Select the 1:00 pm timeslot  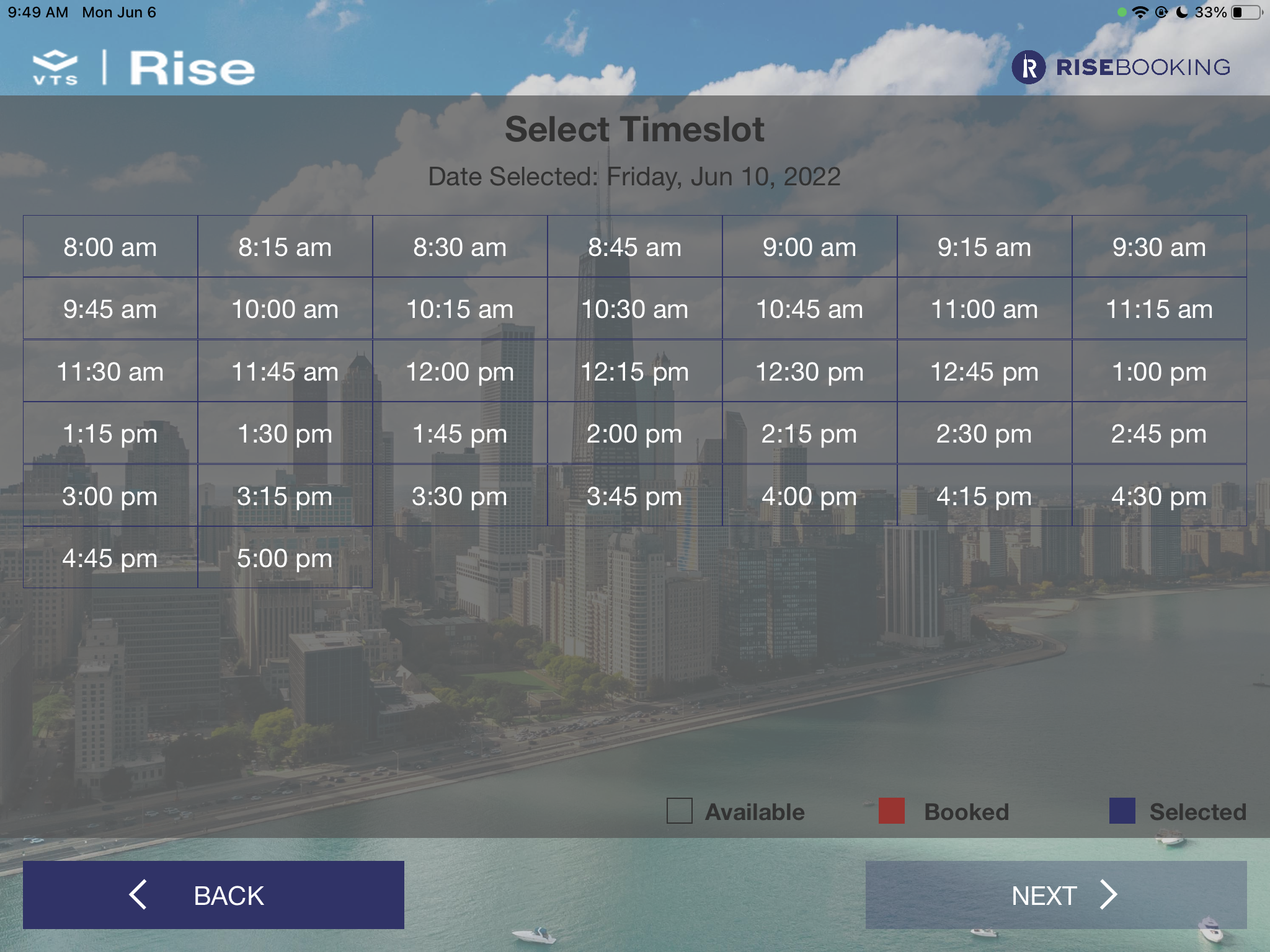[1159, 371]
